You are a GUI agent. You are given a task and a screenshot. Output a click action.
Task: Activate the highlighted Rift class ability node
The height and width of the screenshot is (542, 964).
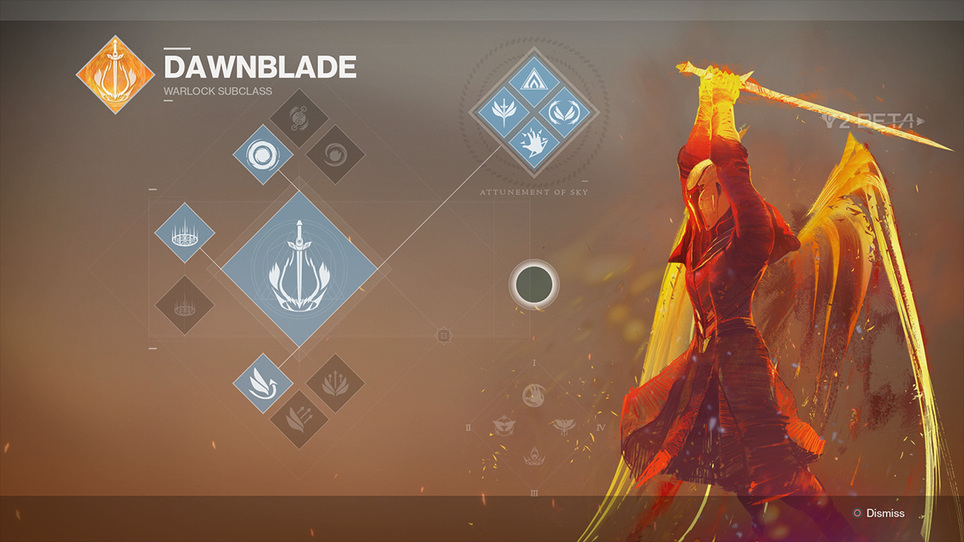click(185, 232)
